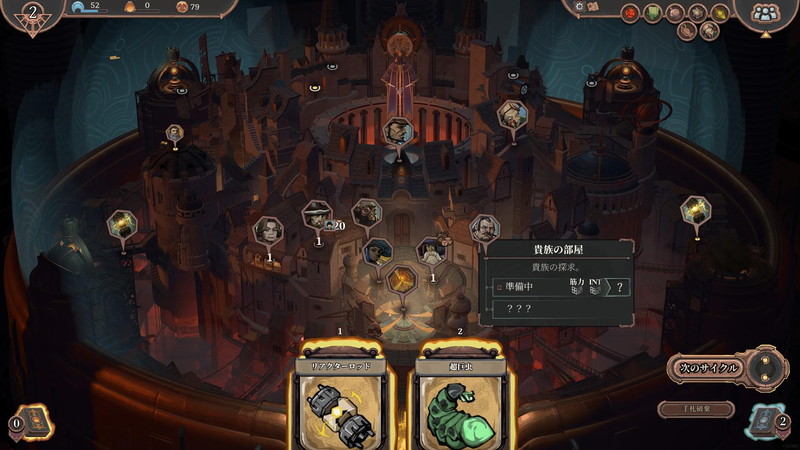
Task: Open the map scroll icon
Action: (x=594, y=7)
